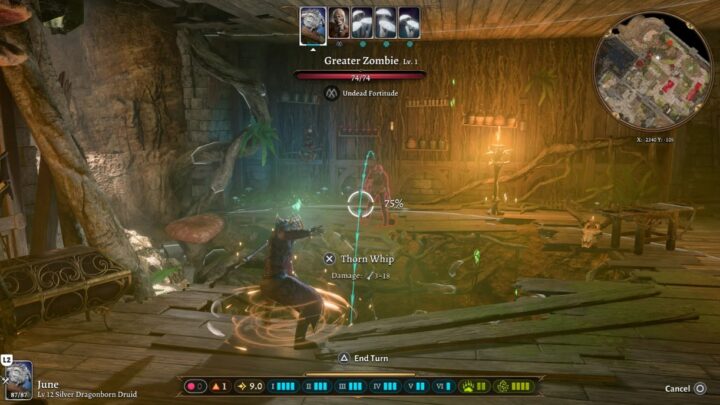The image size is (720, 405).
Task: Open June's character portrait at bottom left
Action: (18, 381)
